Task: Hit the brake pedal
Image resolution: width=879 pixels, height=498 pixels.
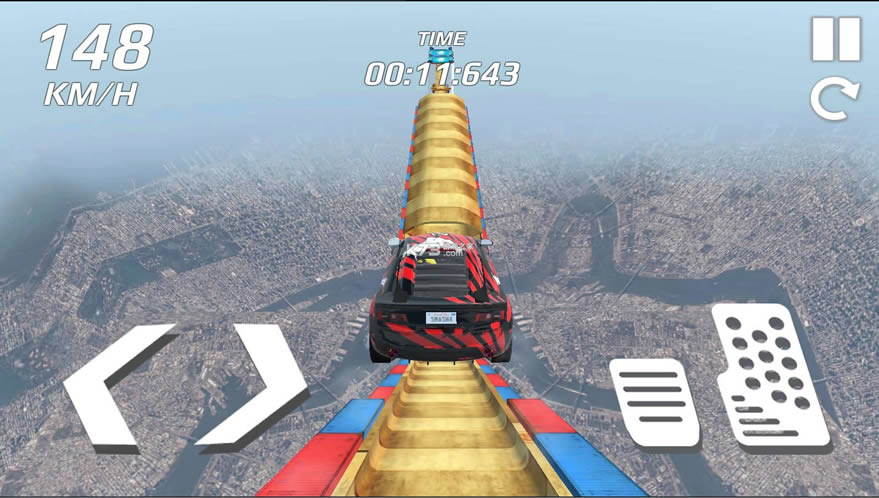Action: pyautogui.click(x=655, y=402)
